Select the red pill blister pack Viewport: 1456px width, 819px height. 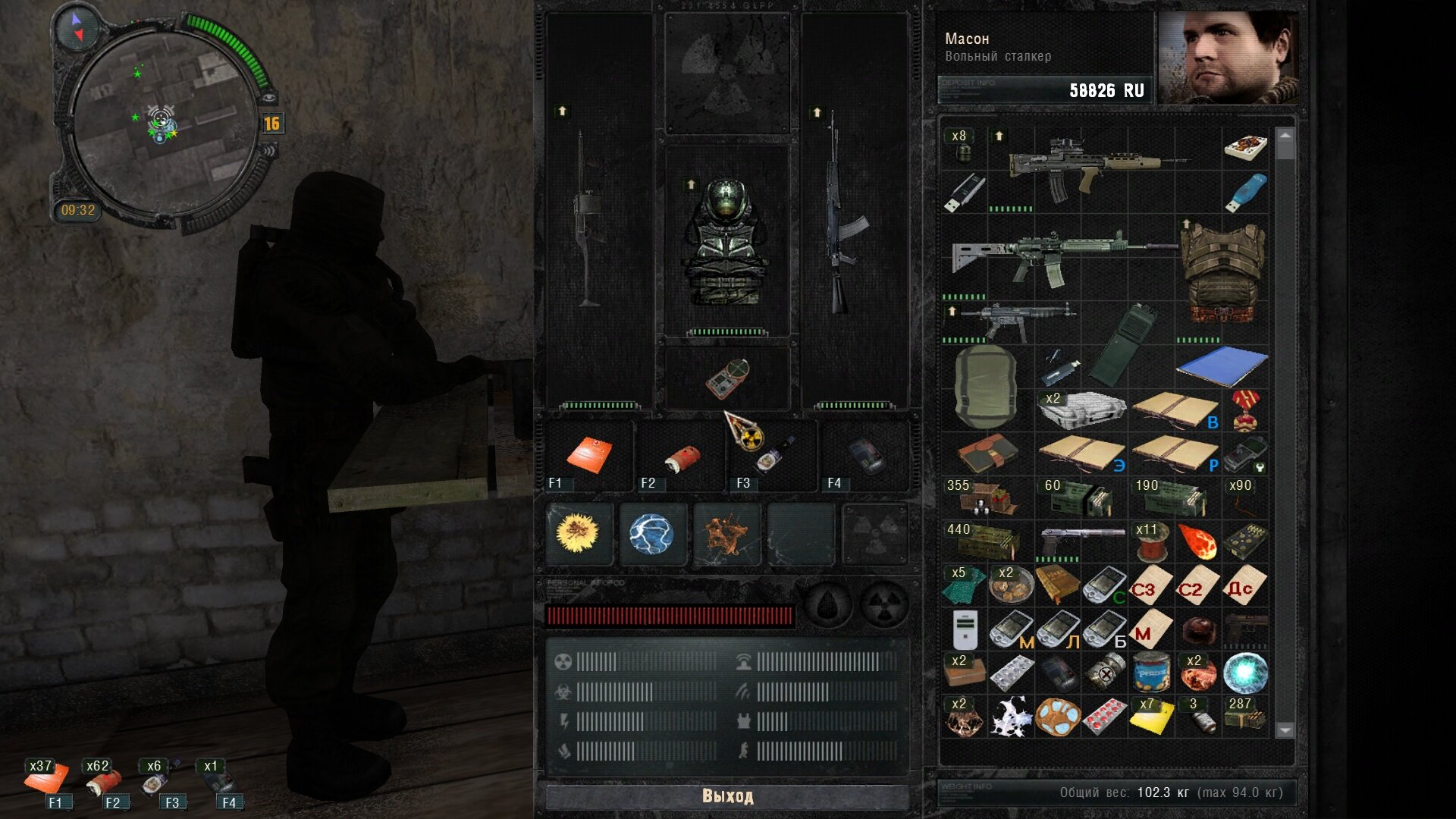1104,717
